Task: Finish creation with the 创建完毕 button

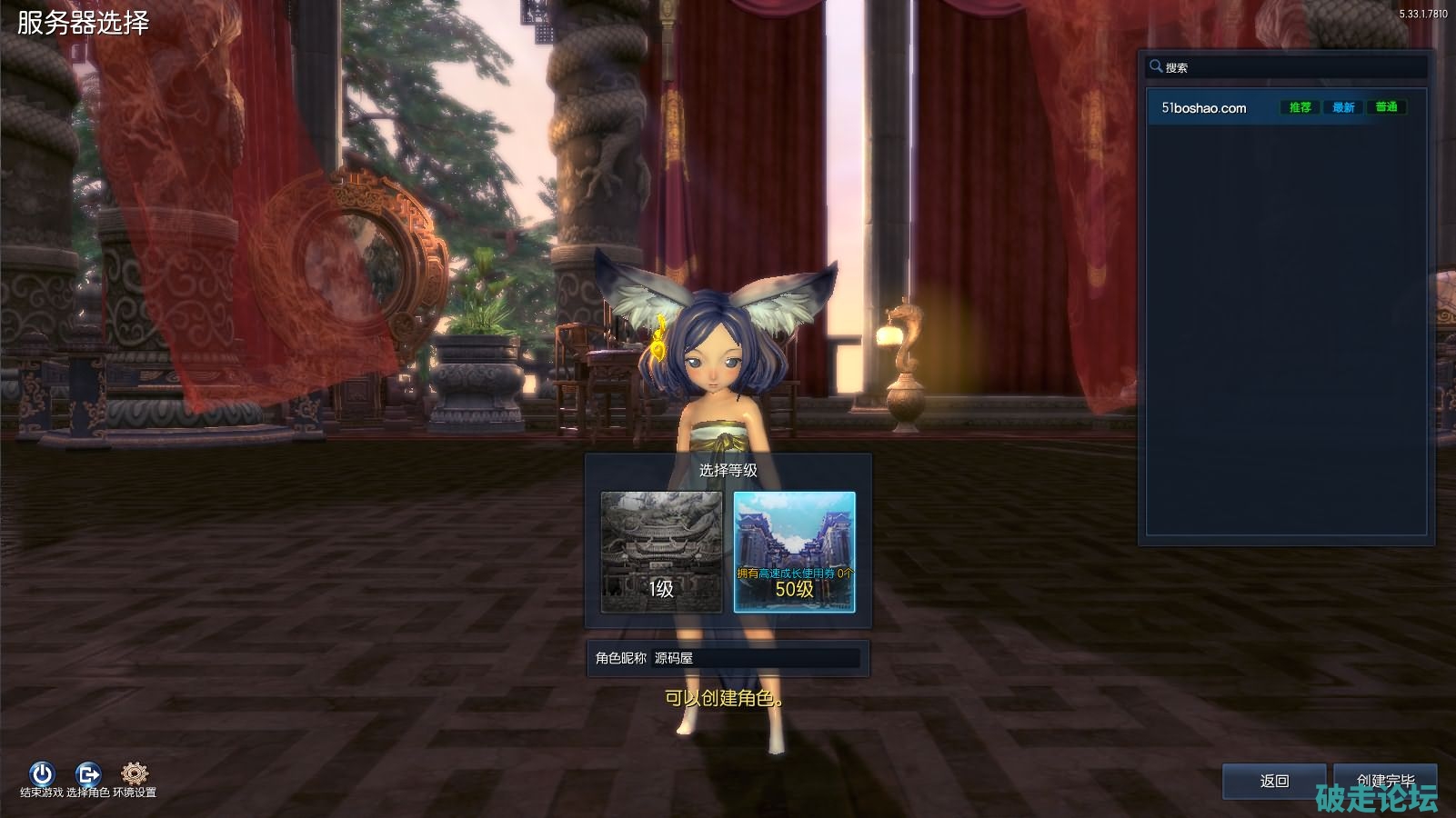Action: [1385, 780]
